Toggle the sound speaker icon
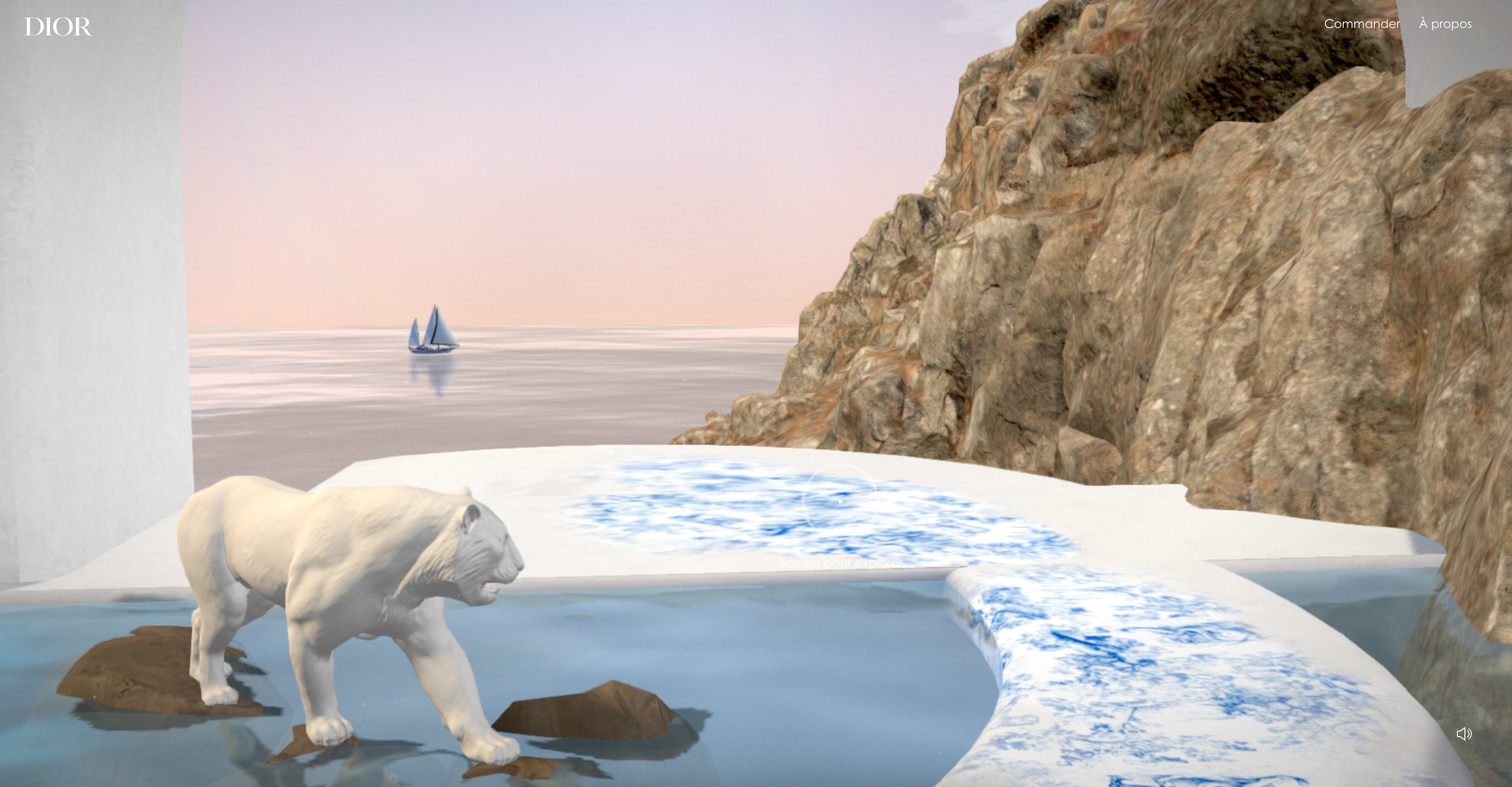1512x787 pixels. click(1464, 733)
